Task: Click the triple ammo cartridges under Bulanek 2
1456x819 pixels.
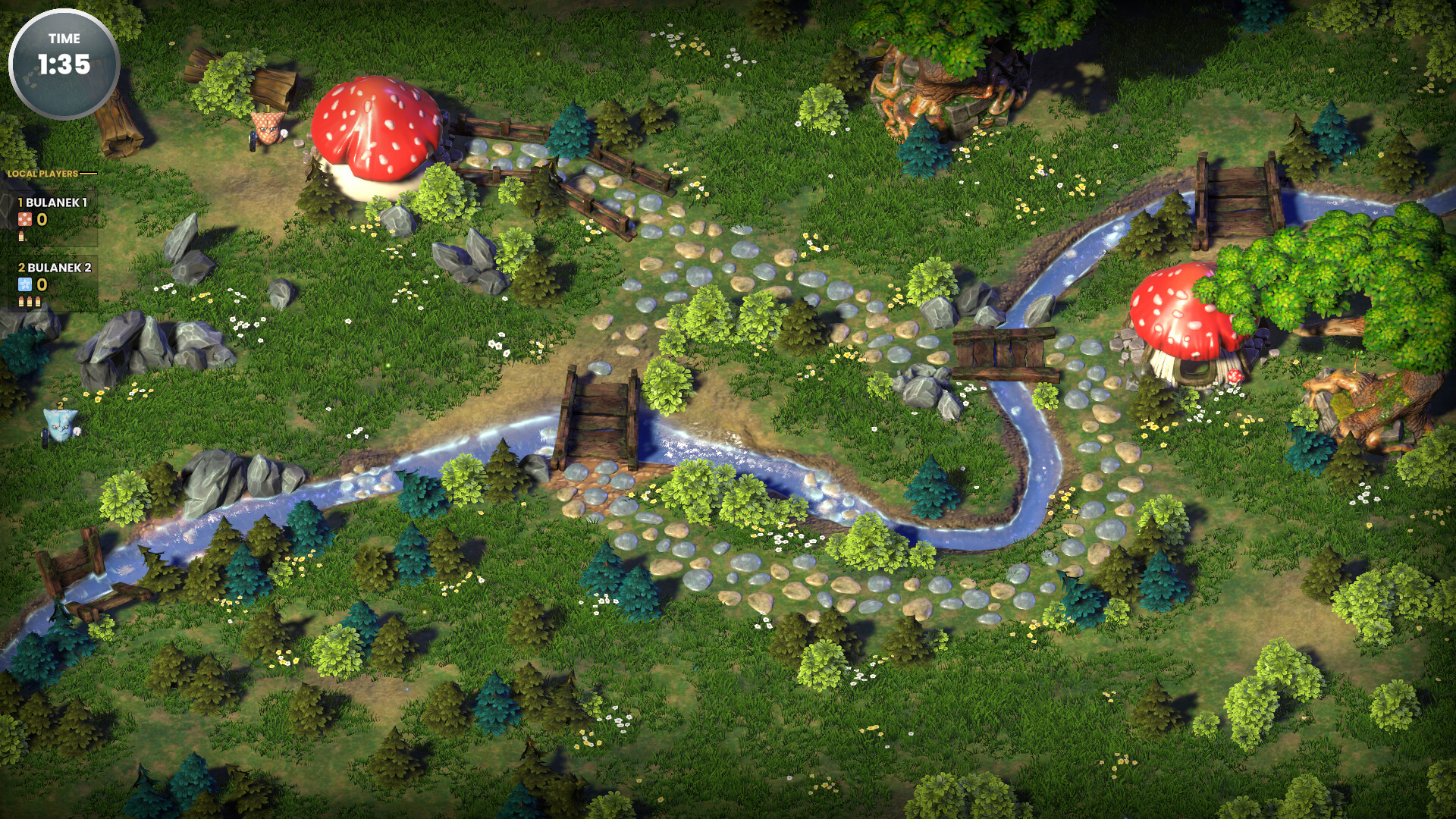Action: click(30, 301)
